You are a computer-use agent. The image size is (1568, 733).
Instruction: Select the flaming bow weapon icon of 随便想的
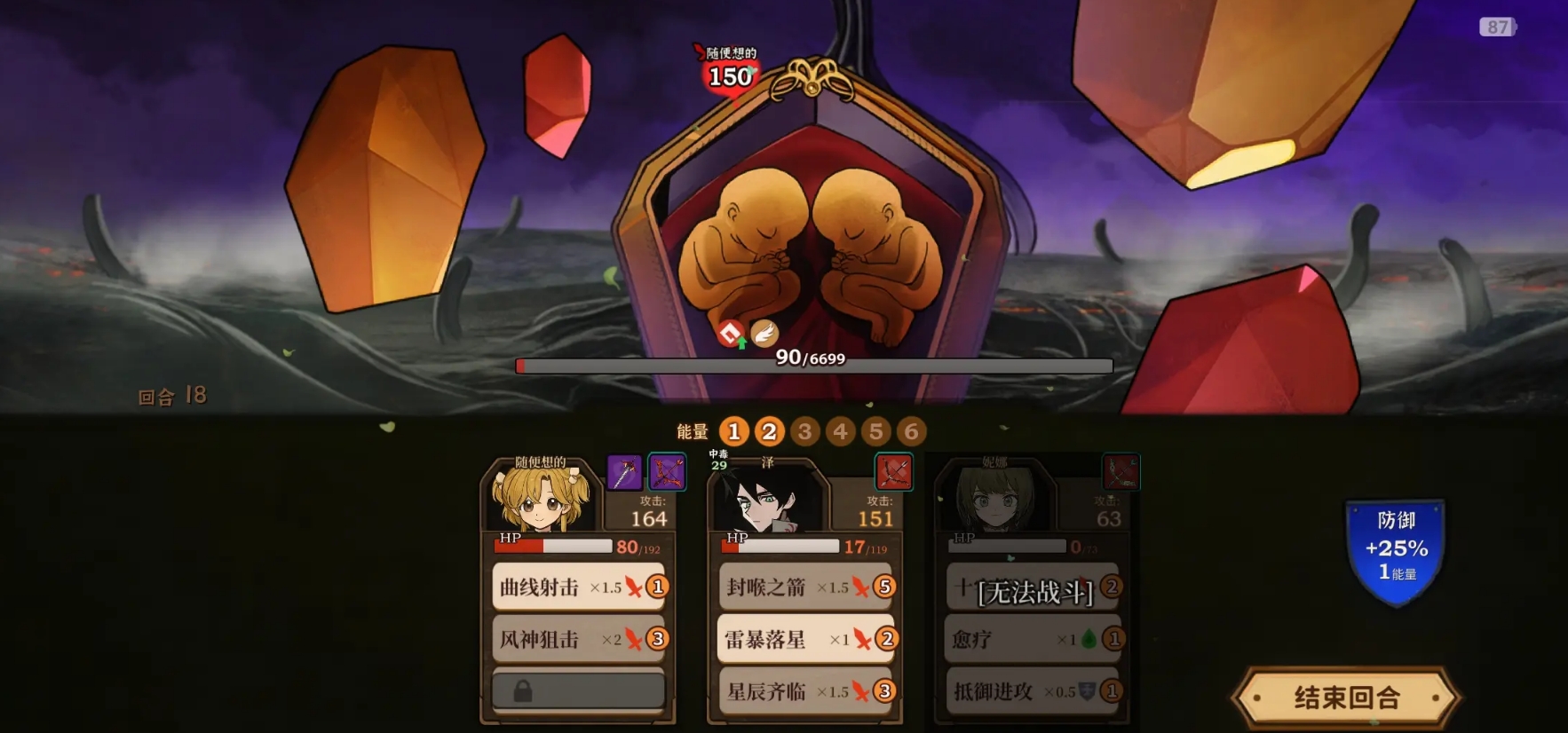click(668, 471)
